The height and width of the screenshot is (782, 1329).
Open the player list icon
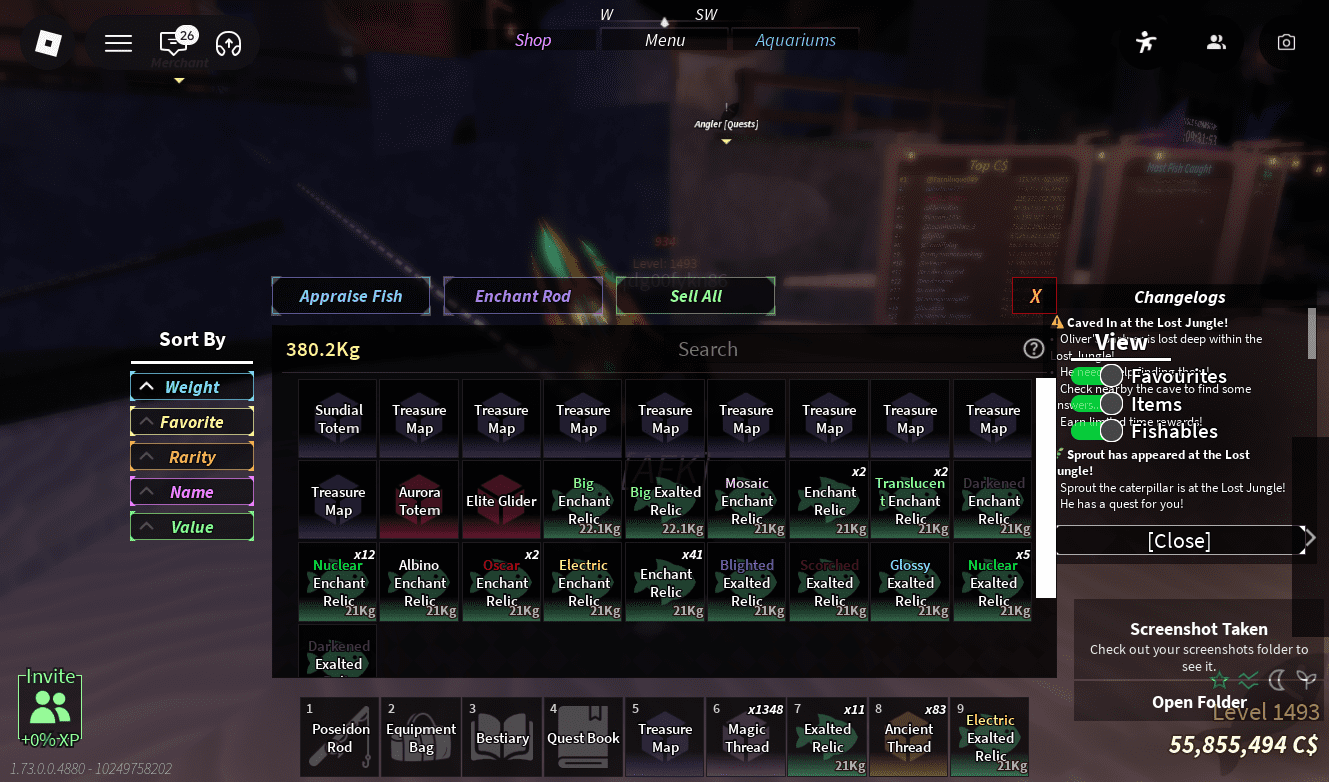(x=1216, y=42)
